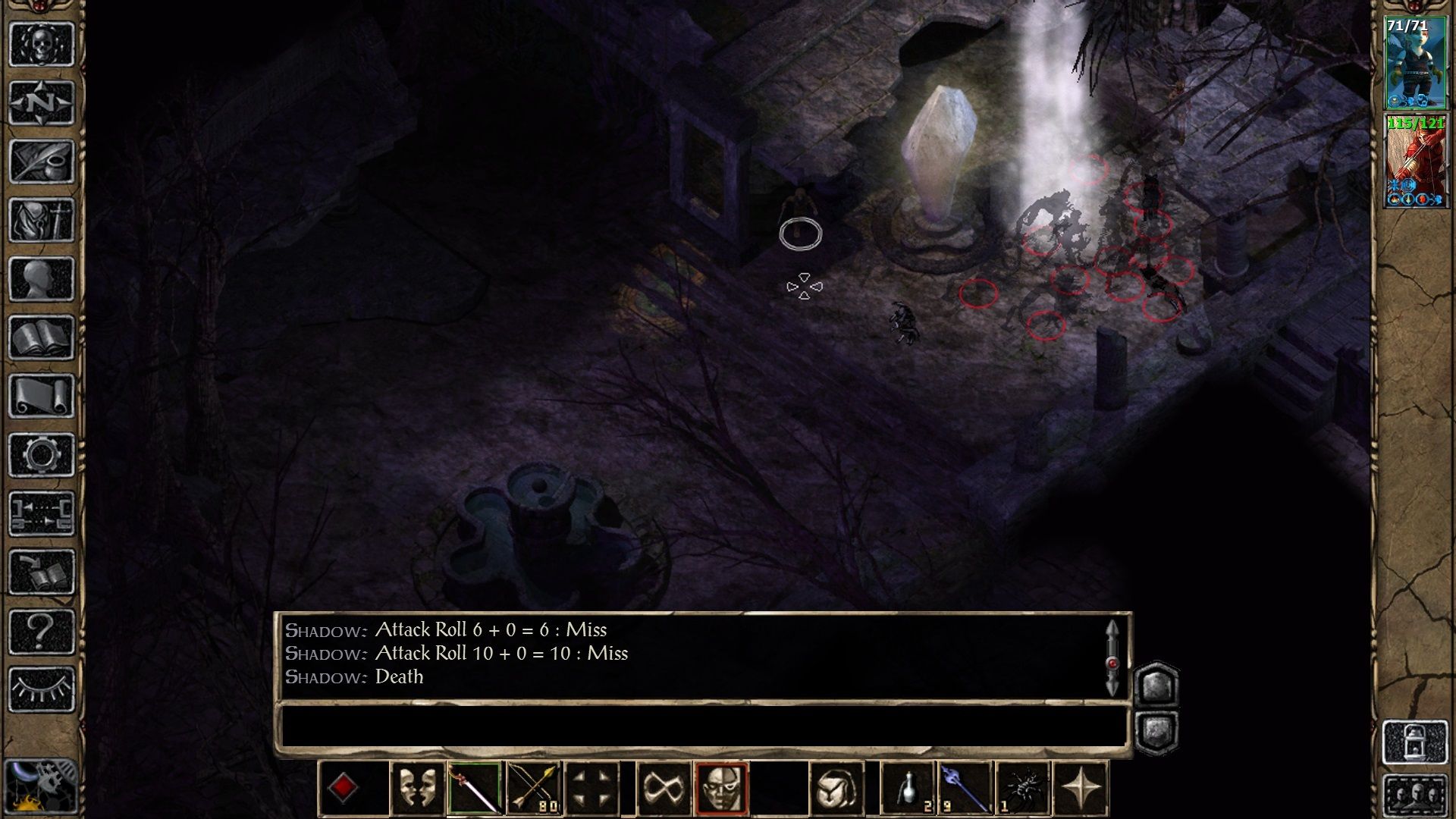Screen dimensions: 1456x819
Task: Open the area map with the compass button
Action: click(x=41, y=102)
